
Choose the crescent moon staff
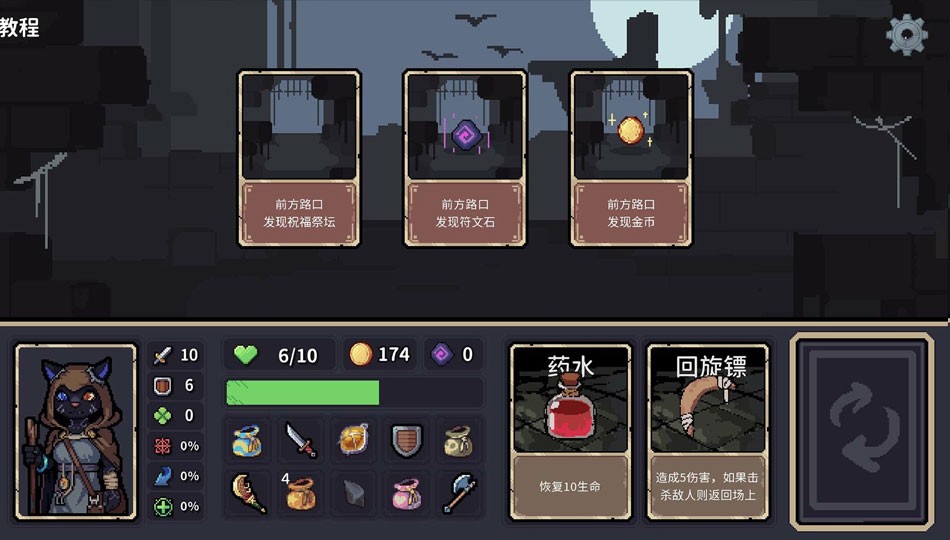click(x=247, y=493)
